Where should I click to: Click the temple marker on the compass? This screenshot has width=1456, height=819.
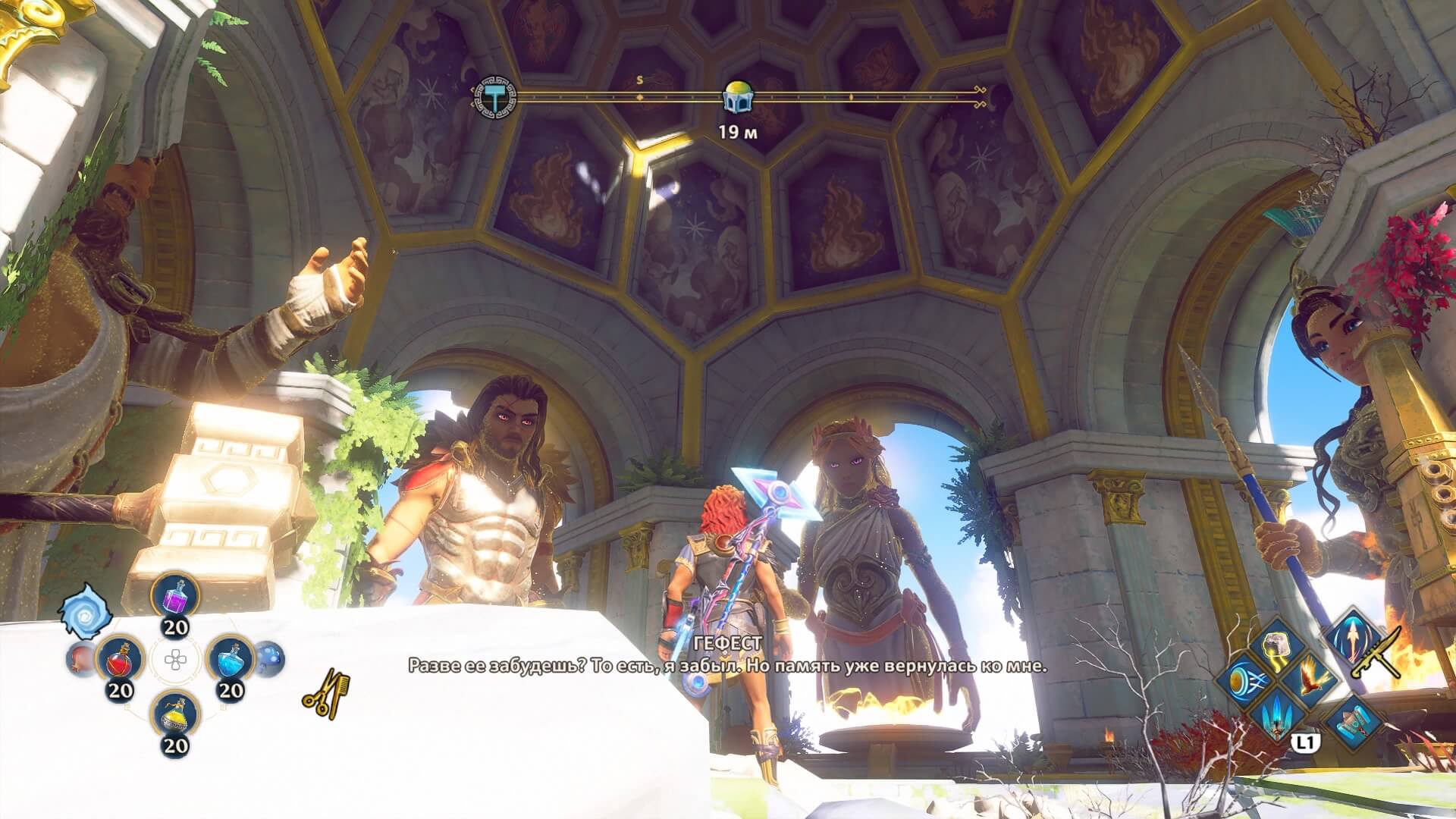click(736, 96)
